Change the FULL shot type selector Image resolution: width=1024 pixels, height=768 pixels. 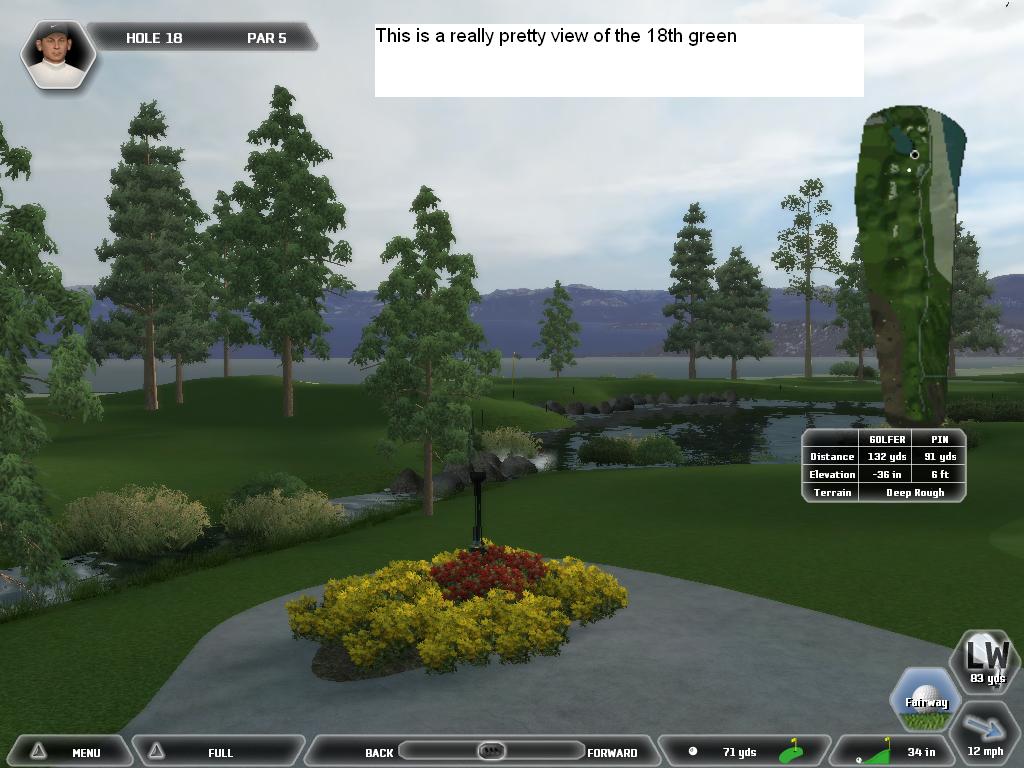[x=219, y=752]
